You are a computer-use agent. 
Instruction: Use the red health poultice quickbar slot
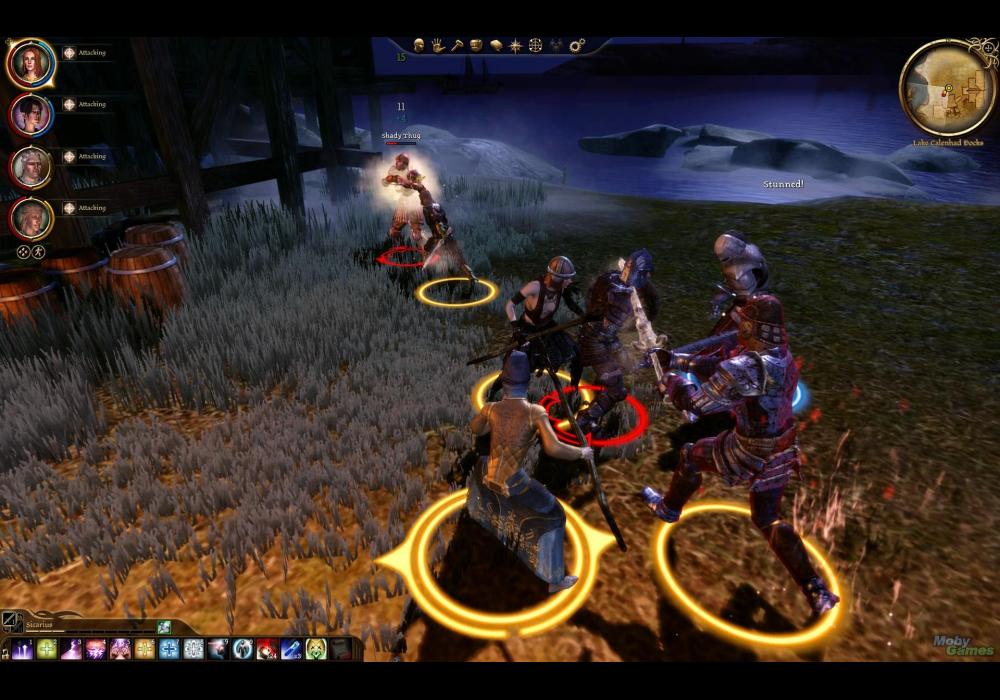(267, 649)
